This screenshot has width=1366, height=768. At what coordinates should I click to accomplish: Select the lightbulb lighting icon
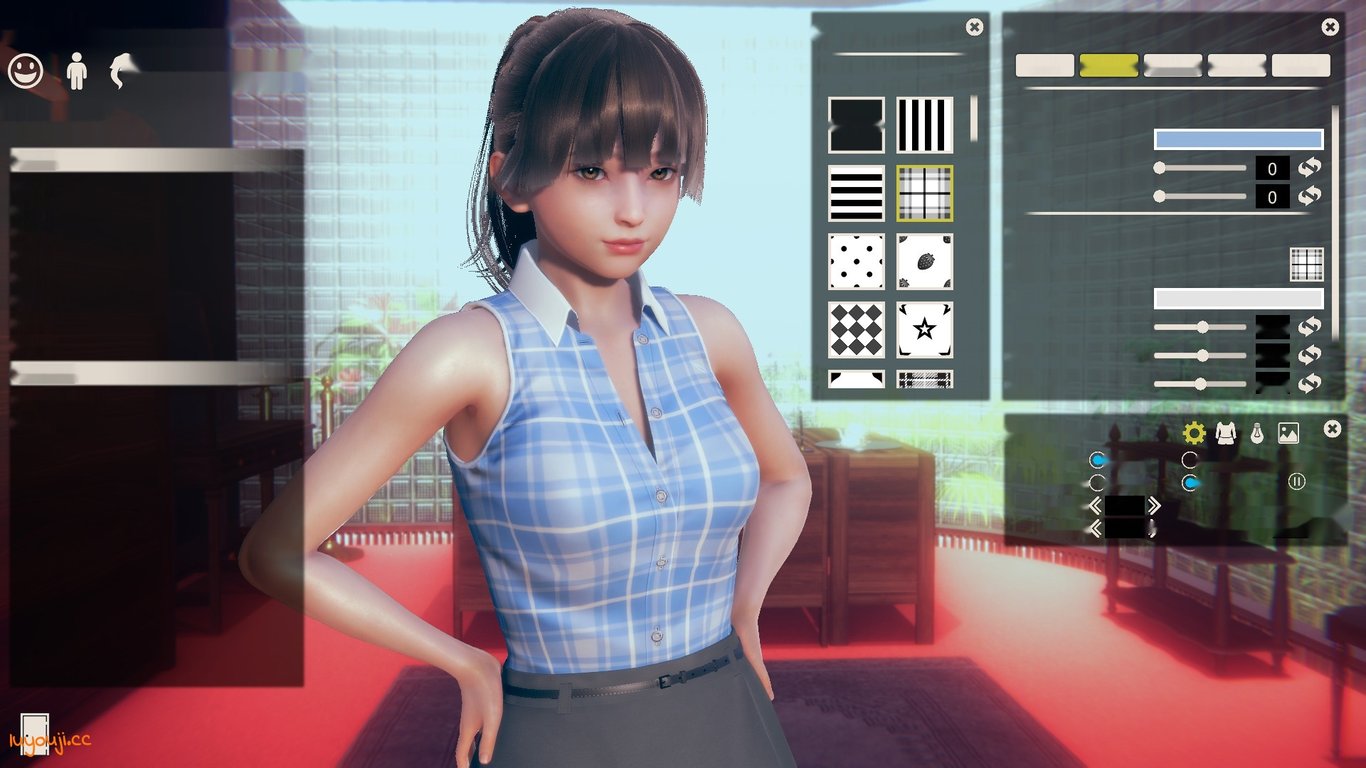[1256, 431]
